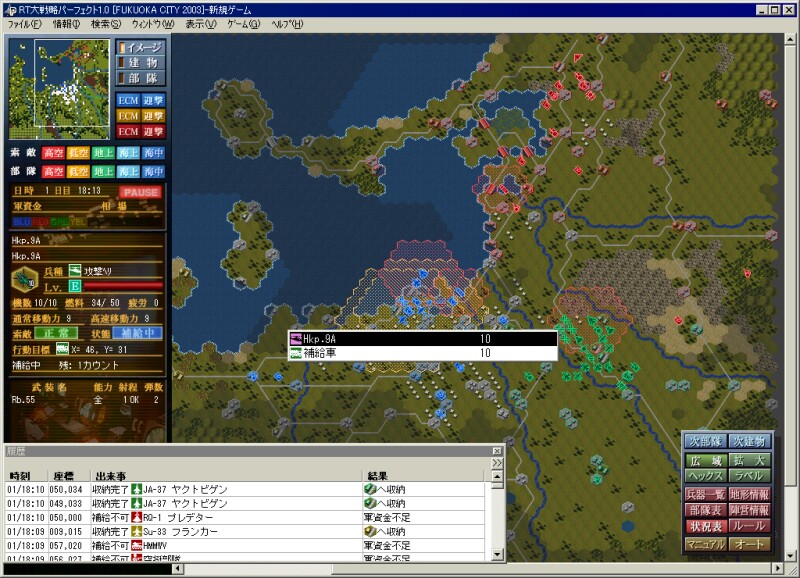Zoom in with the 拡大 button
Viewport: 800px width, 578px height.
click(750, 461)
